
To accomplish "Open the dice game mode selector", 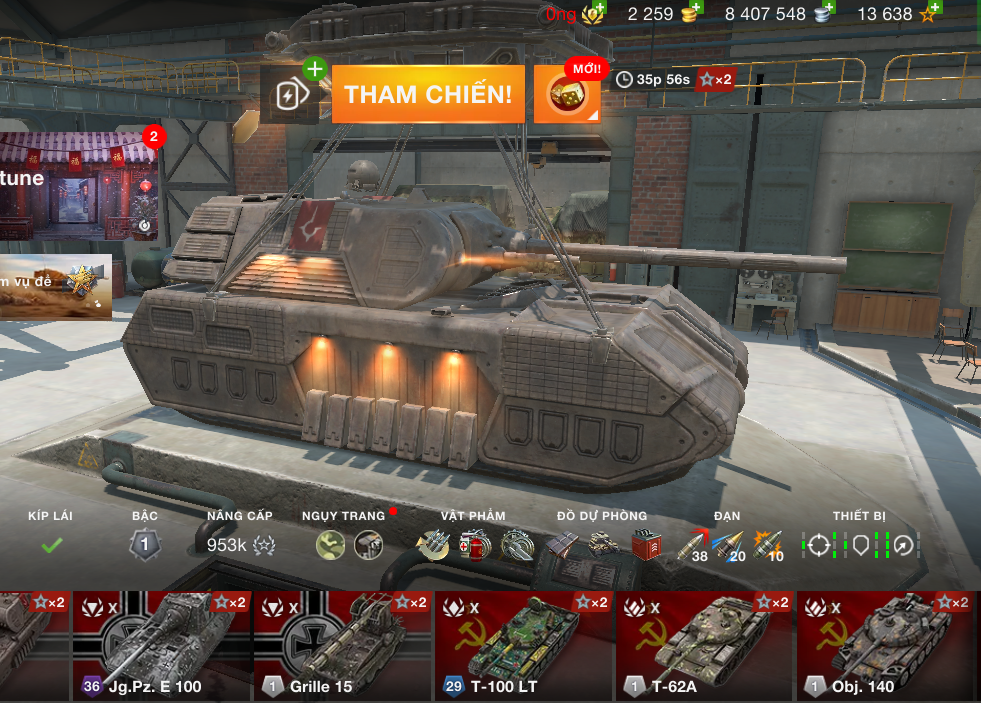I will tap(567, 95).
